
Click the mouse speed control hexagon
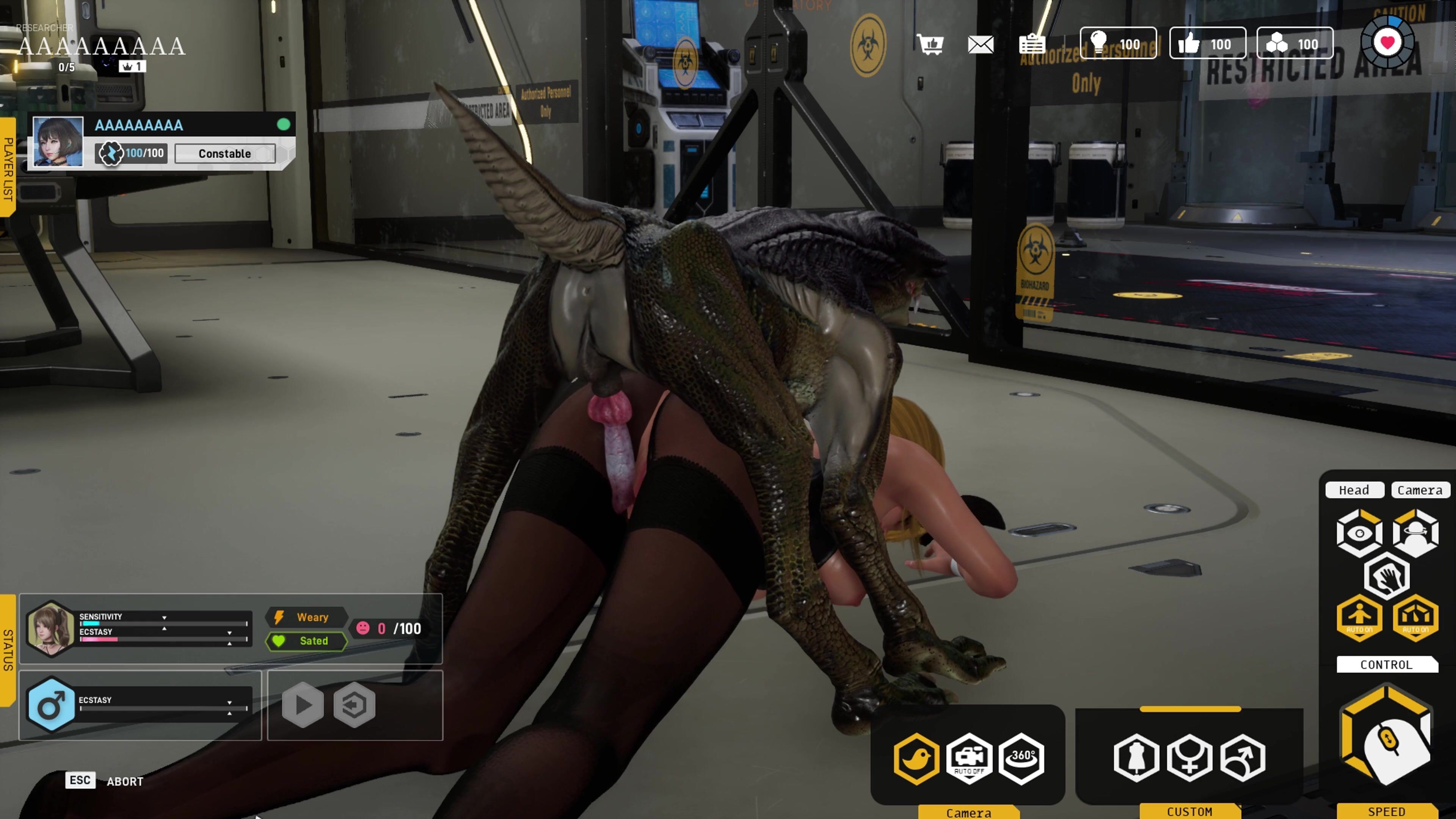(x=1387, y=735)
